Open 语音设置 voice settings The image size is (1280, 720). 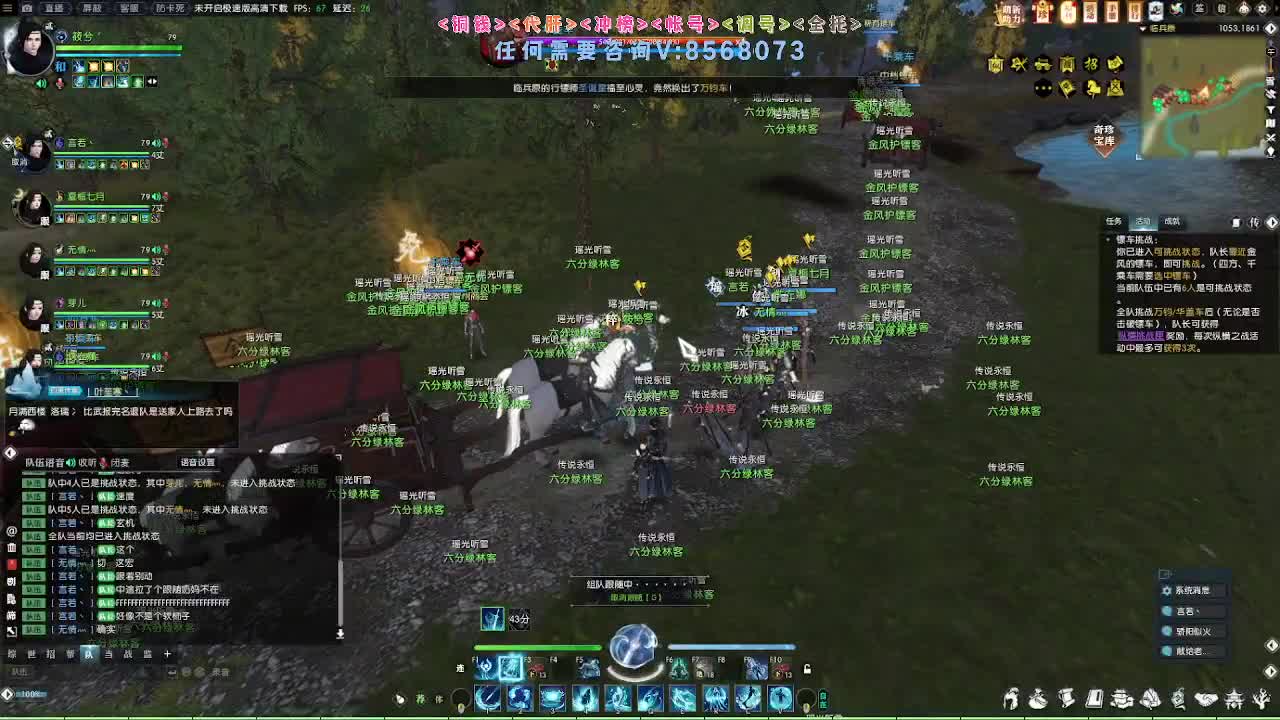[x=196, y=462]
